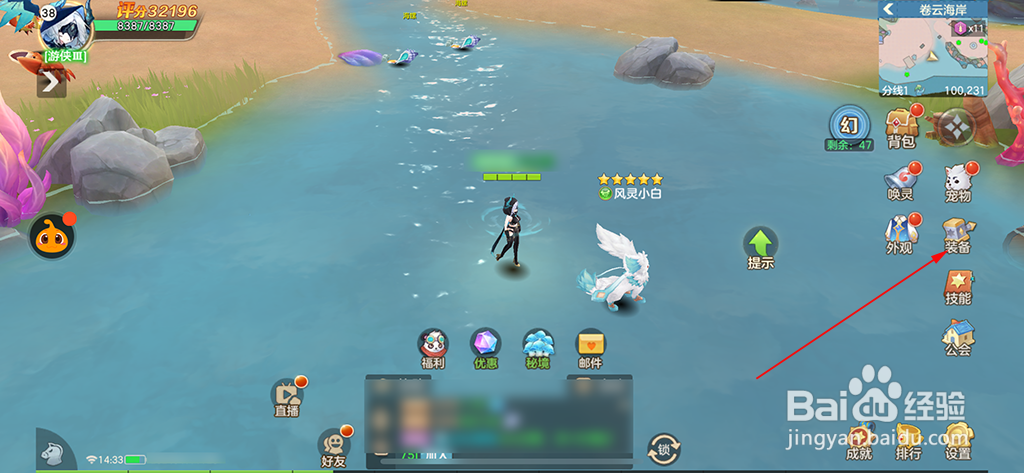This screenshot has width=1024, height=473.
Task: Open the 直播 live stream button
Action: pyautogui.click(x=287, y=396)
